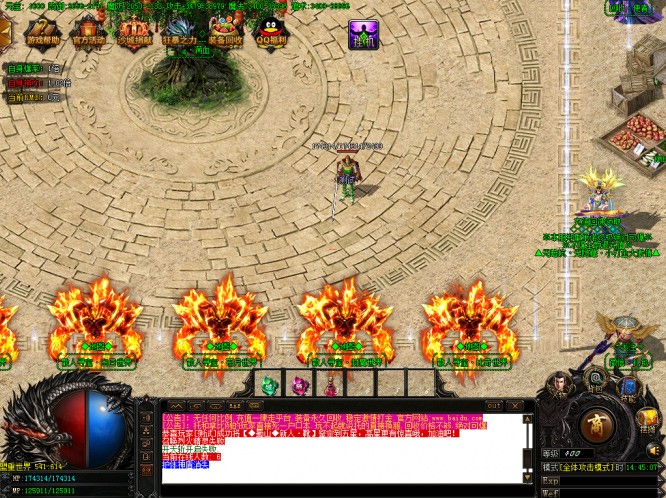Click the out button above chat
This screenshot has height=498, width=666.
click(494, 405)
